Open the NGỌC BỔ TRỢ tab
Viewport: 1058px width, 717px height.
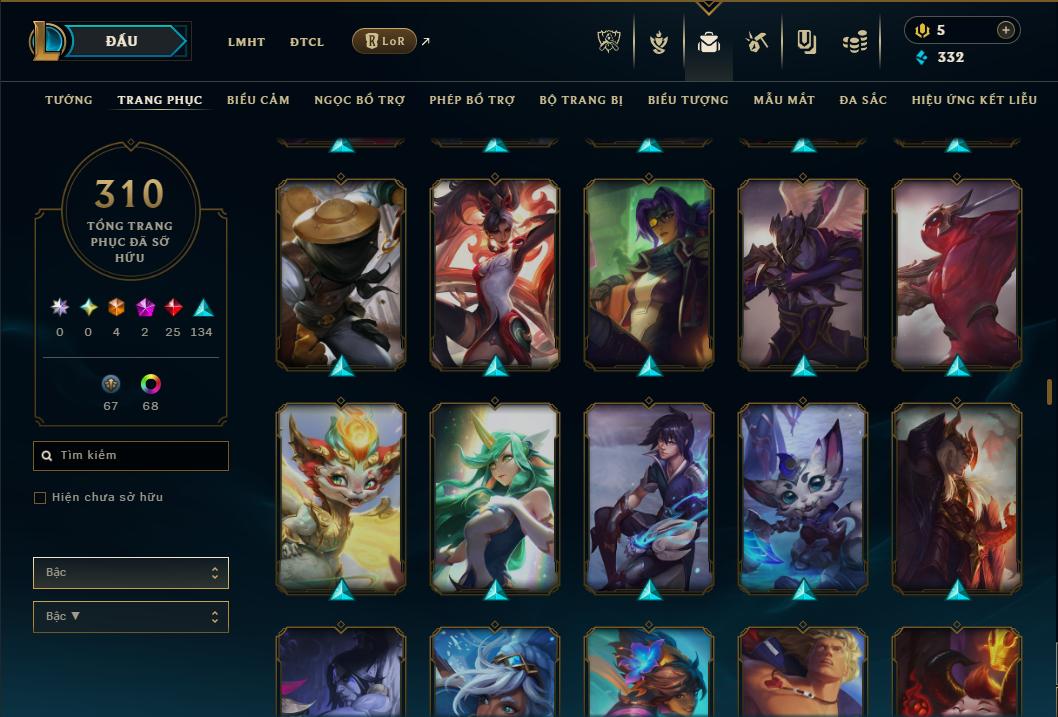pyautogui.click(x=359, y=100)
